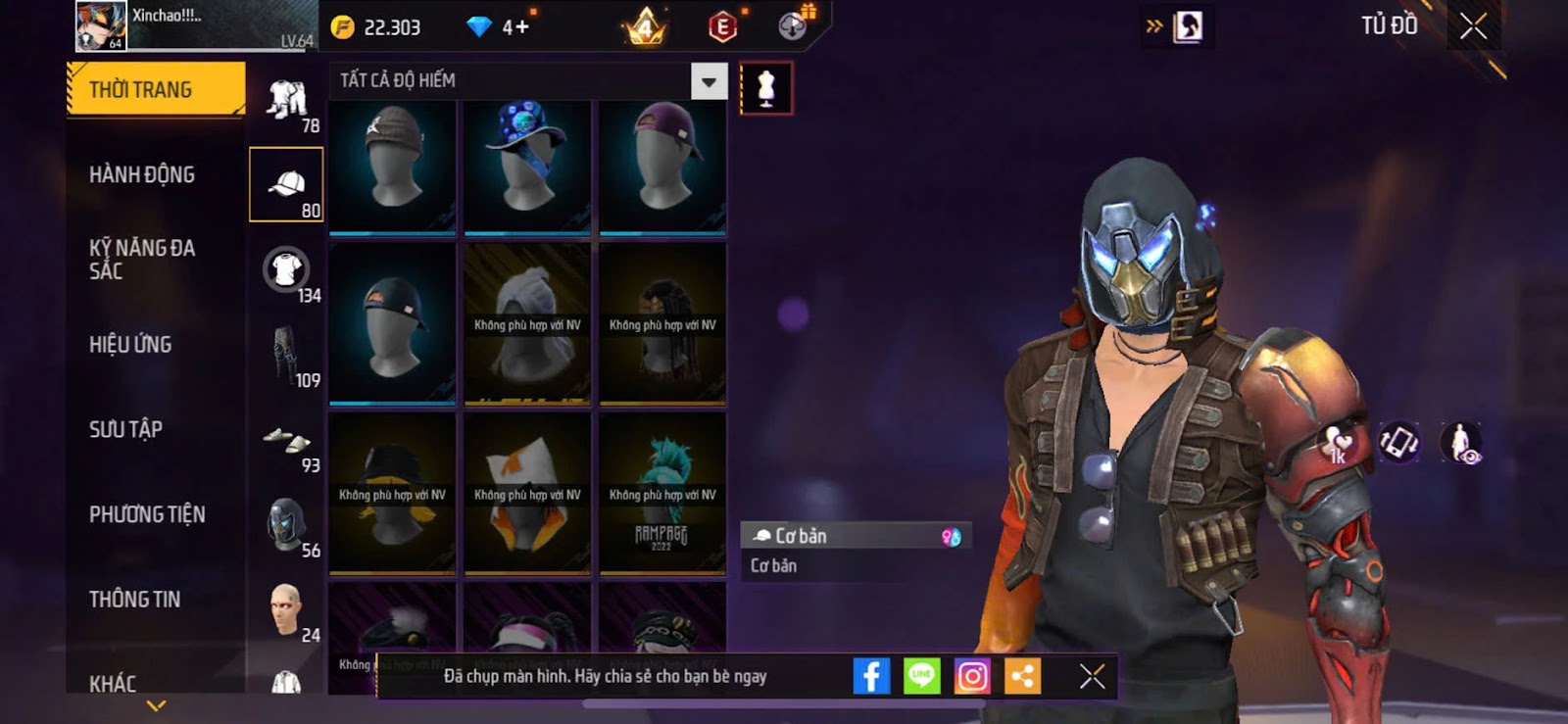Open the Tất Cả Độ Hiếm dropdown
This screenshot has height=724, width=1568.
point(709,81)
